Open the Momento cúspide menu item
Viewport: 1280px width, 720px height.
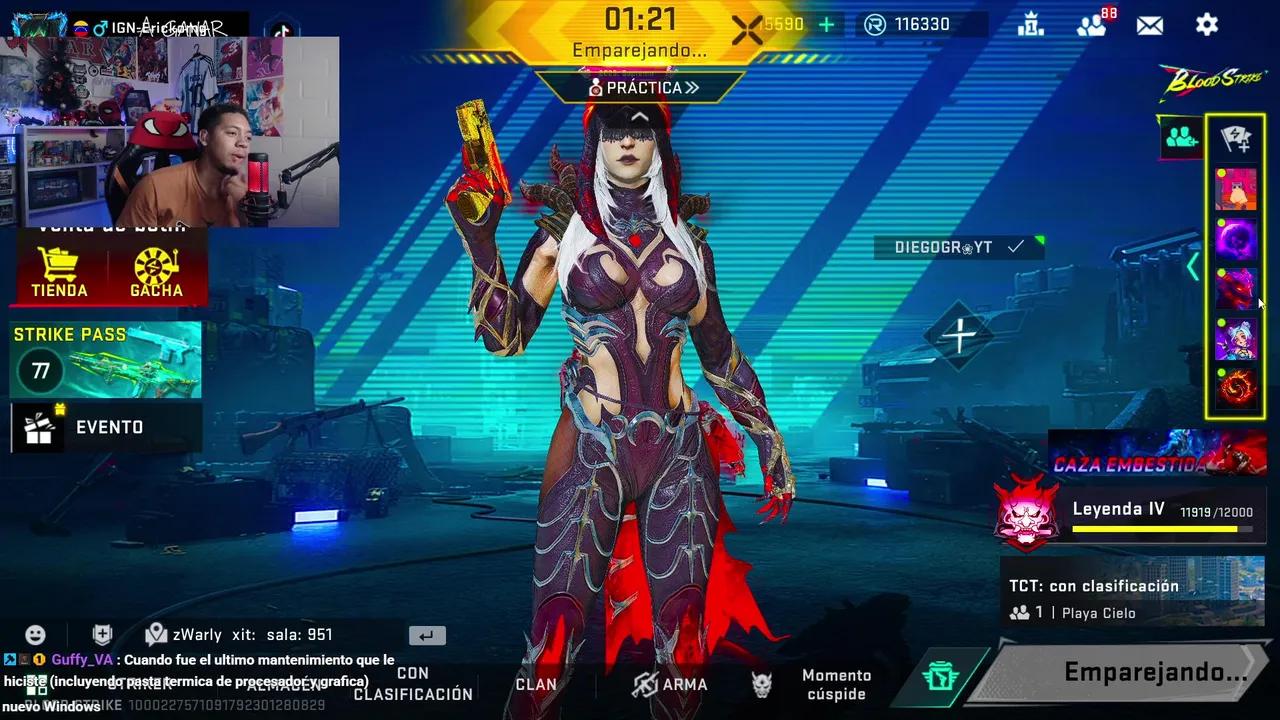pyautogui.click(x=836, y=684)
